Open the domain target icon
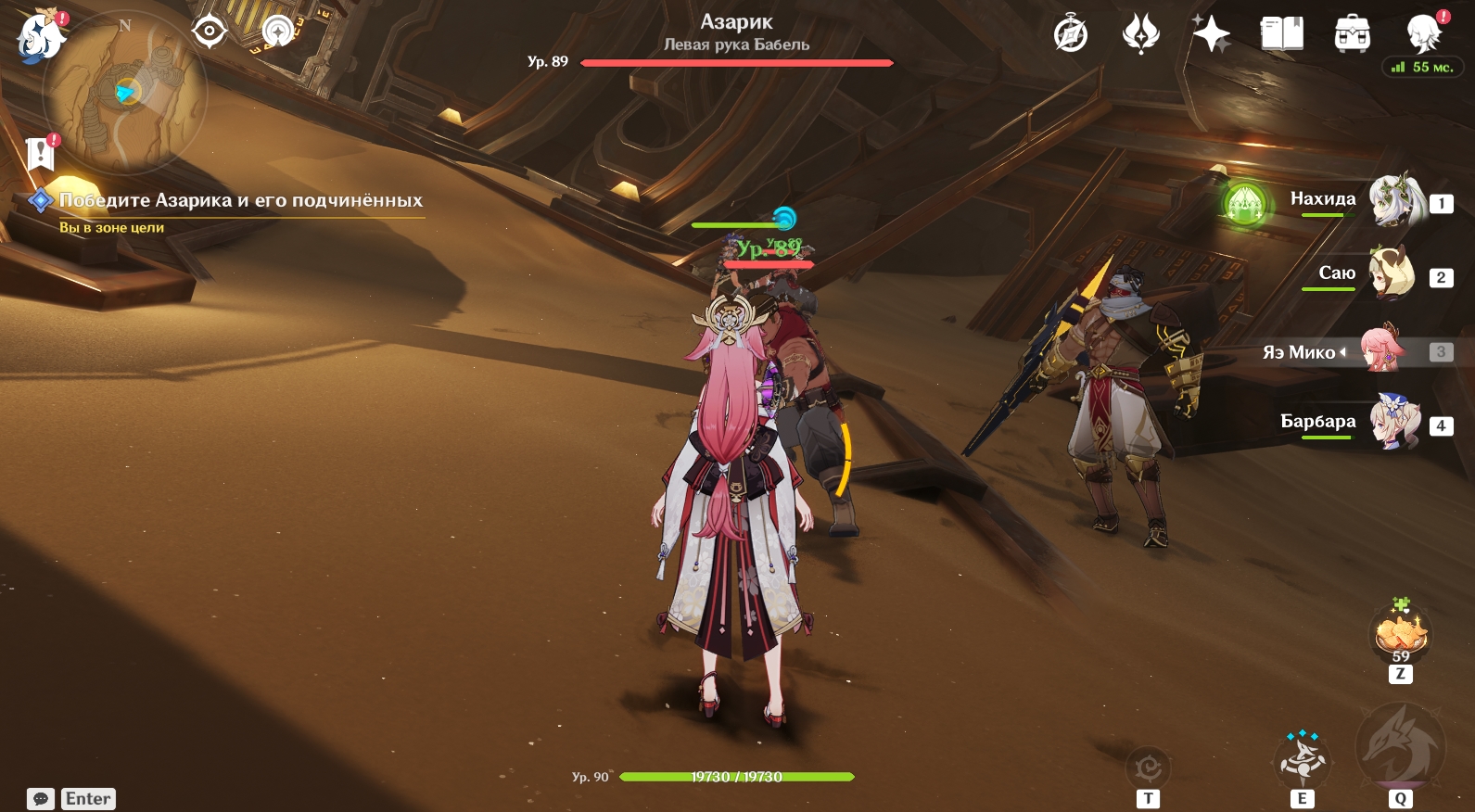This screenshot has height=812, width=1475. tap(210, 32)
